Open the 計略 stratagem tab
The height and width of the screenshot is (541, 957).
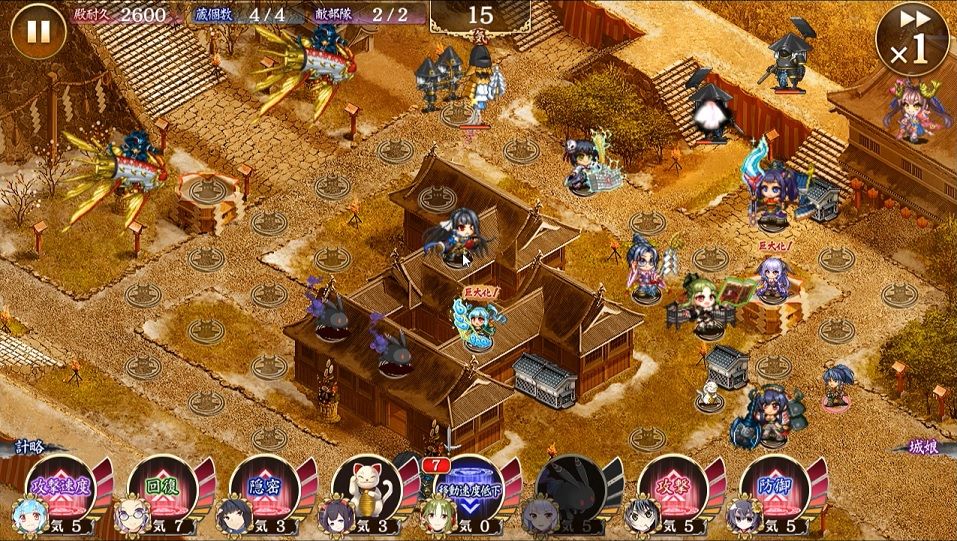(28, 449)
